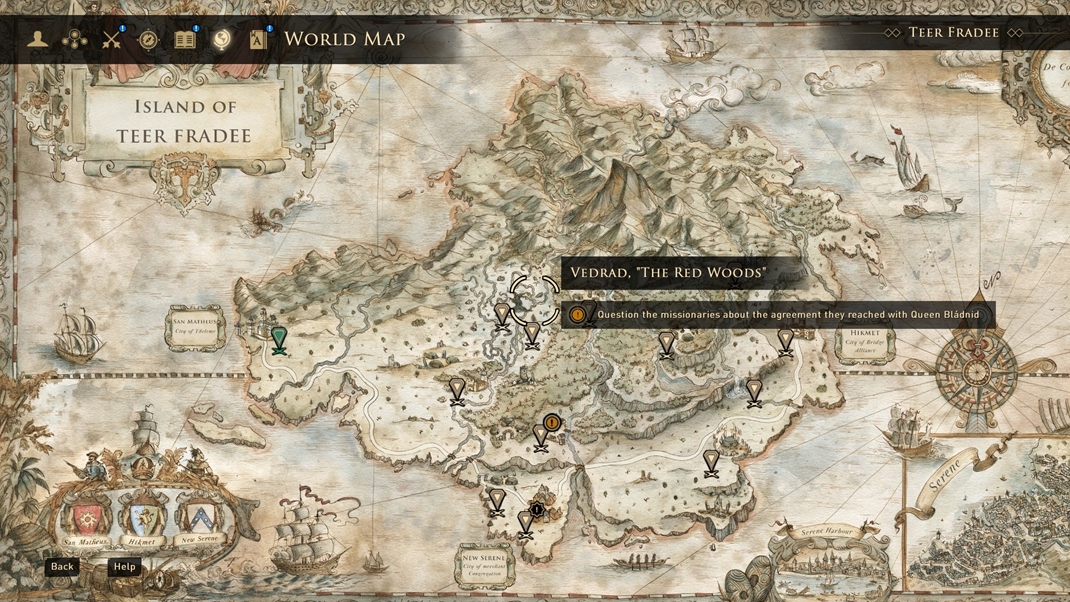This screenshot has height=602, width=1070.
Task: Open the open-book journal tab
Action: [x=185, y=40]
